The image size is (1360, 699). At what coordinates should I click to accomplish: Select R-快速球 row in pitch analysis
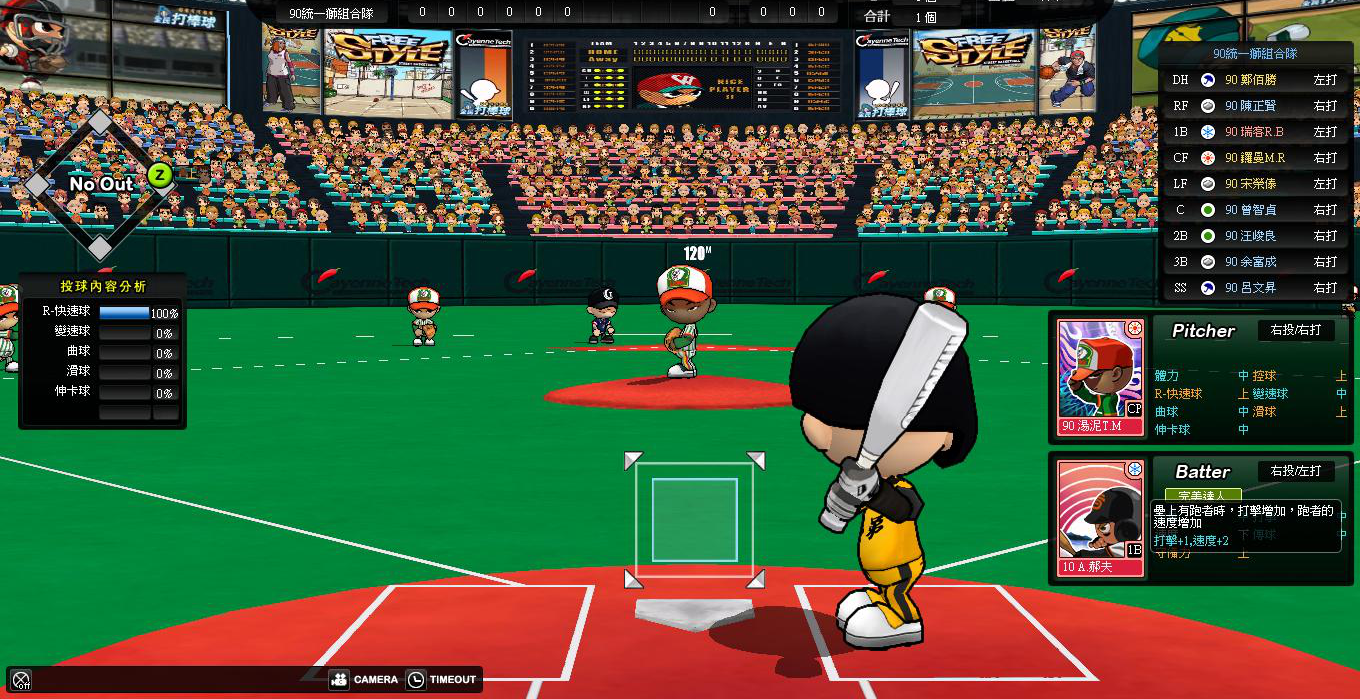click(100, 312)
